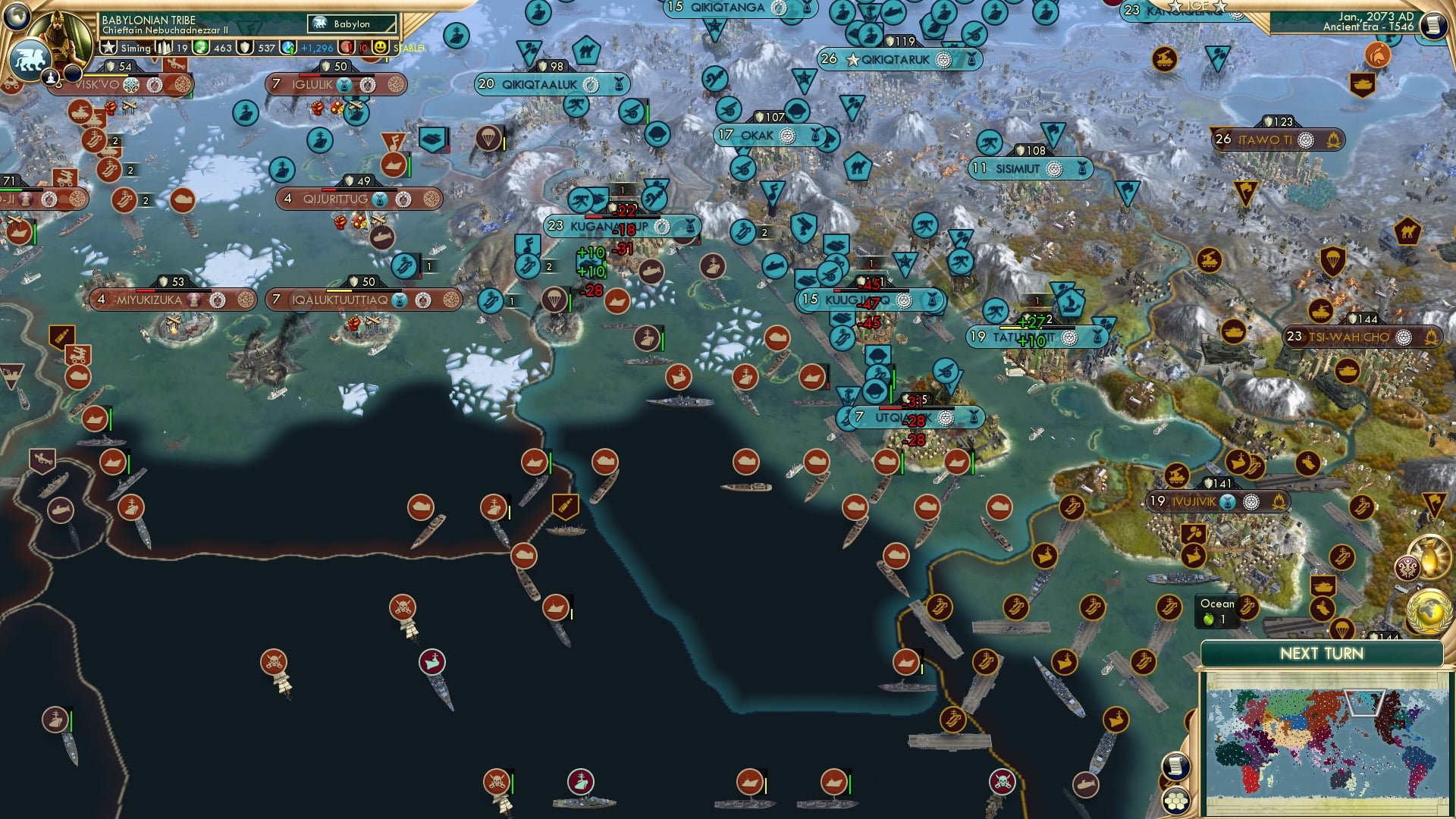Image resolution: width=1456 pixels, height=819 pixels.
Task: Click the tank unit icon beside Tsi-Wah Cho
Action: pos(1320,312)
